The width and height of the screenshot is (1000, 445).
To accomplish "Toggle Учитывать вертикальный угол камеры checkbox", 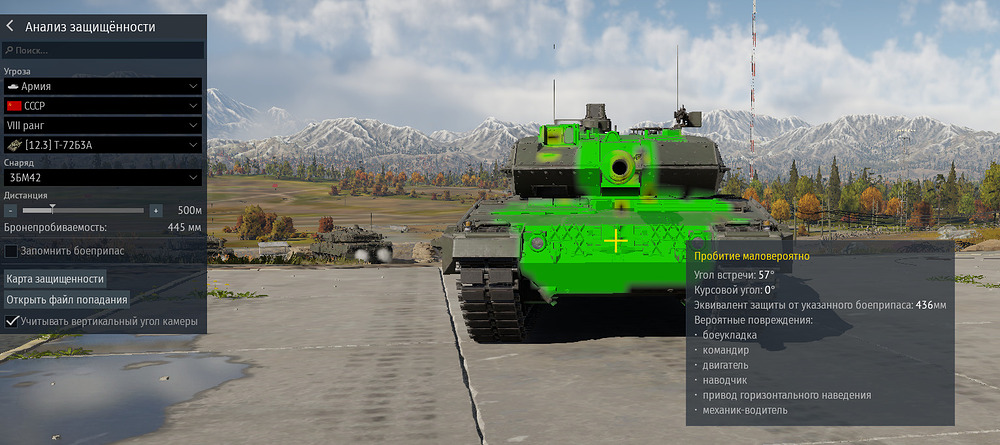I will tap(11, 321).
